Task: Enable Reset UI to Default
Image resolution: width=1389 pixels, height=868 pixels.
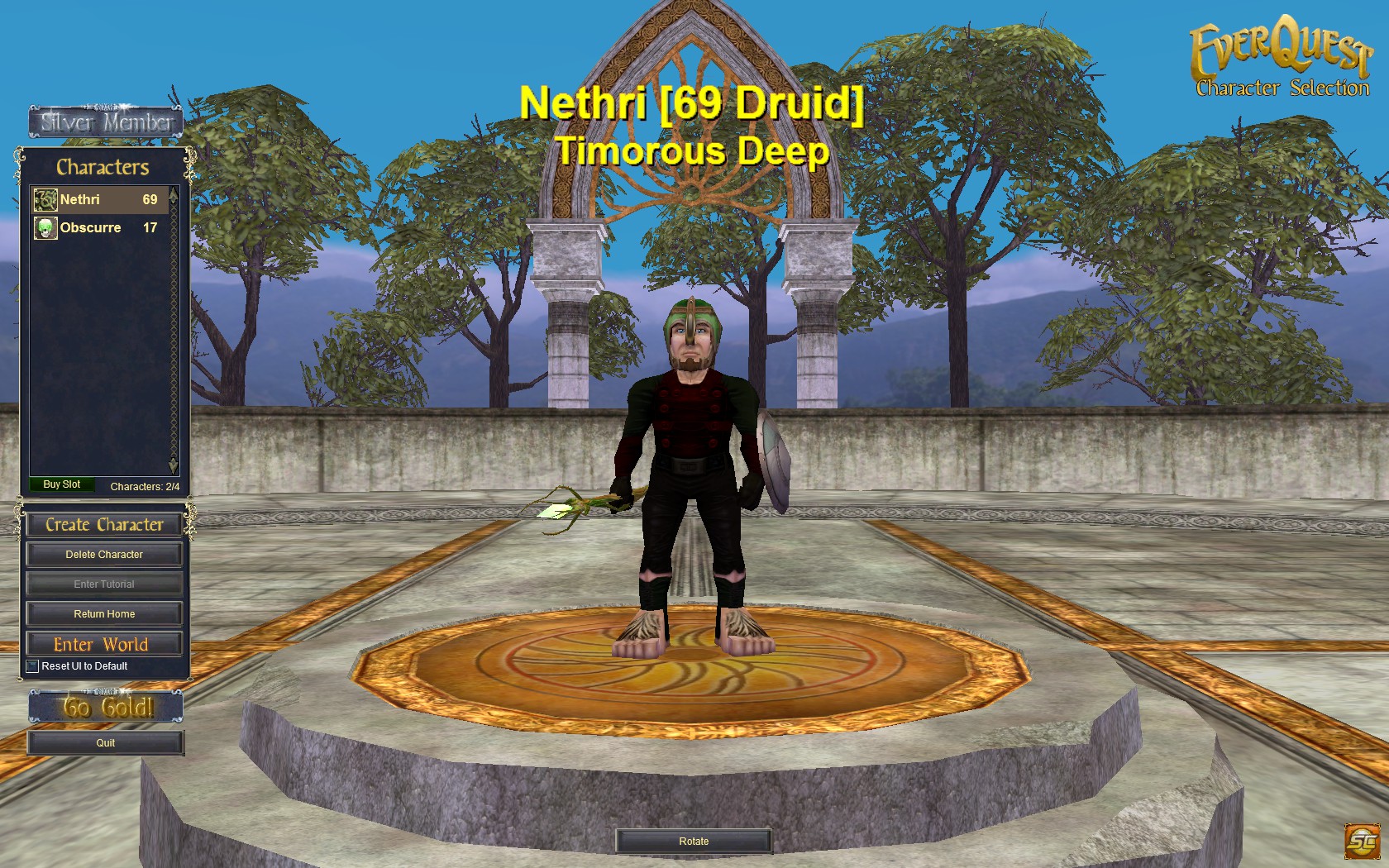Action: [31, 665]
